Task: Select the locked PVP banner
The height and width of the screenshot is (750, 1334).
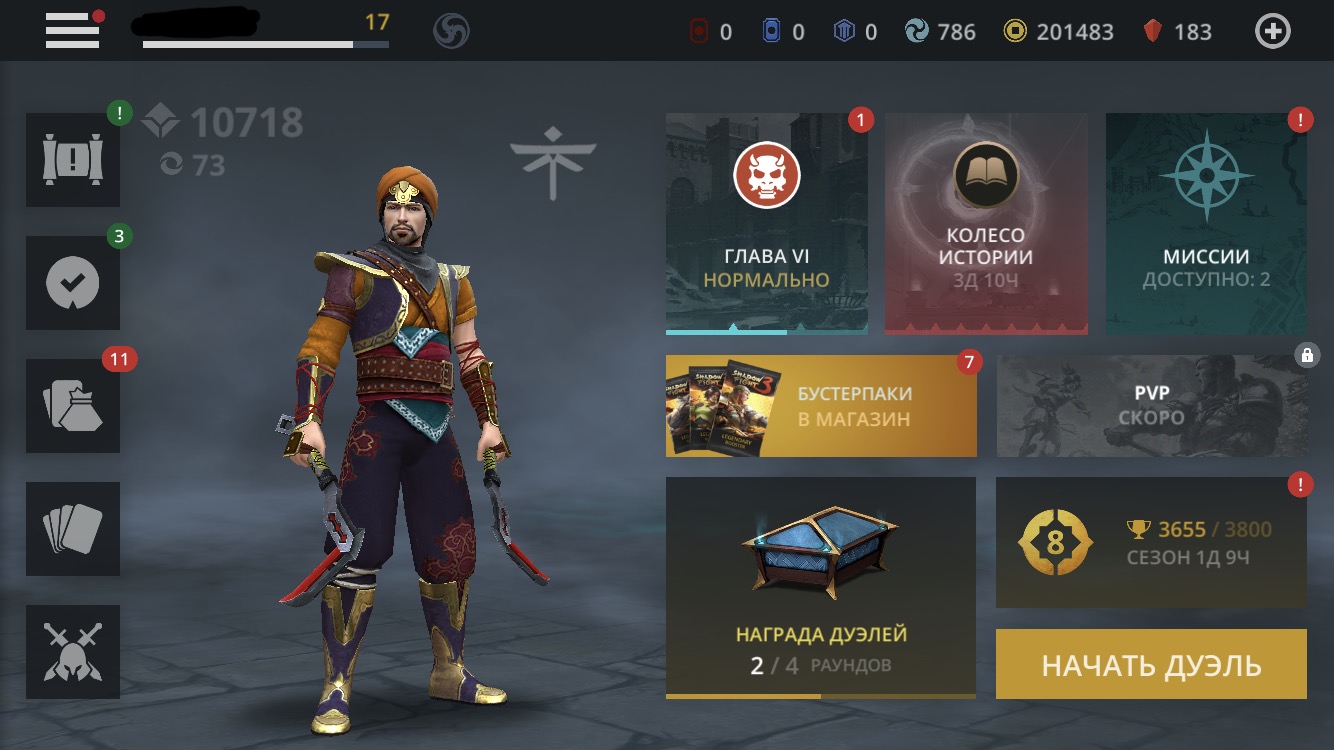Action: pyautogui.click(x=1151, y=406)
